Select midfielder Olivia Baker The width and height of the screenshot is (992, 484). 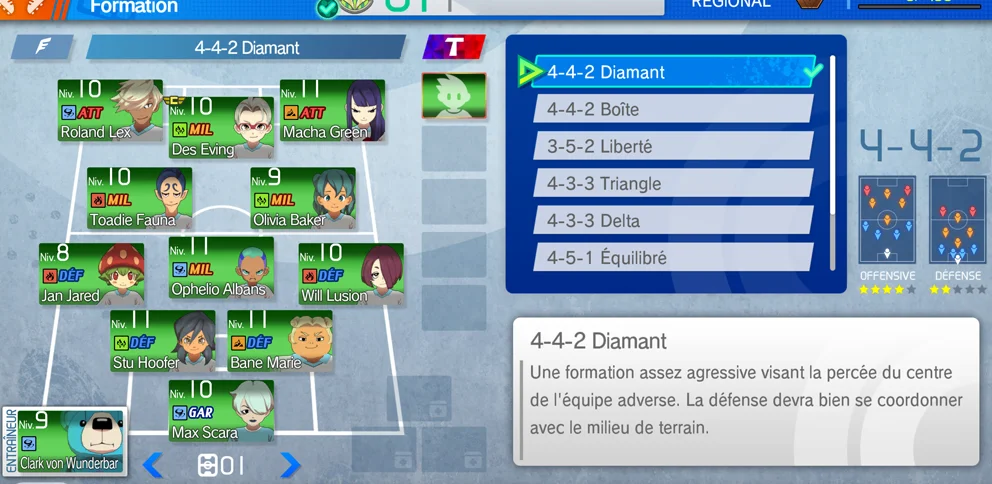tap(303, 198)
